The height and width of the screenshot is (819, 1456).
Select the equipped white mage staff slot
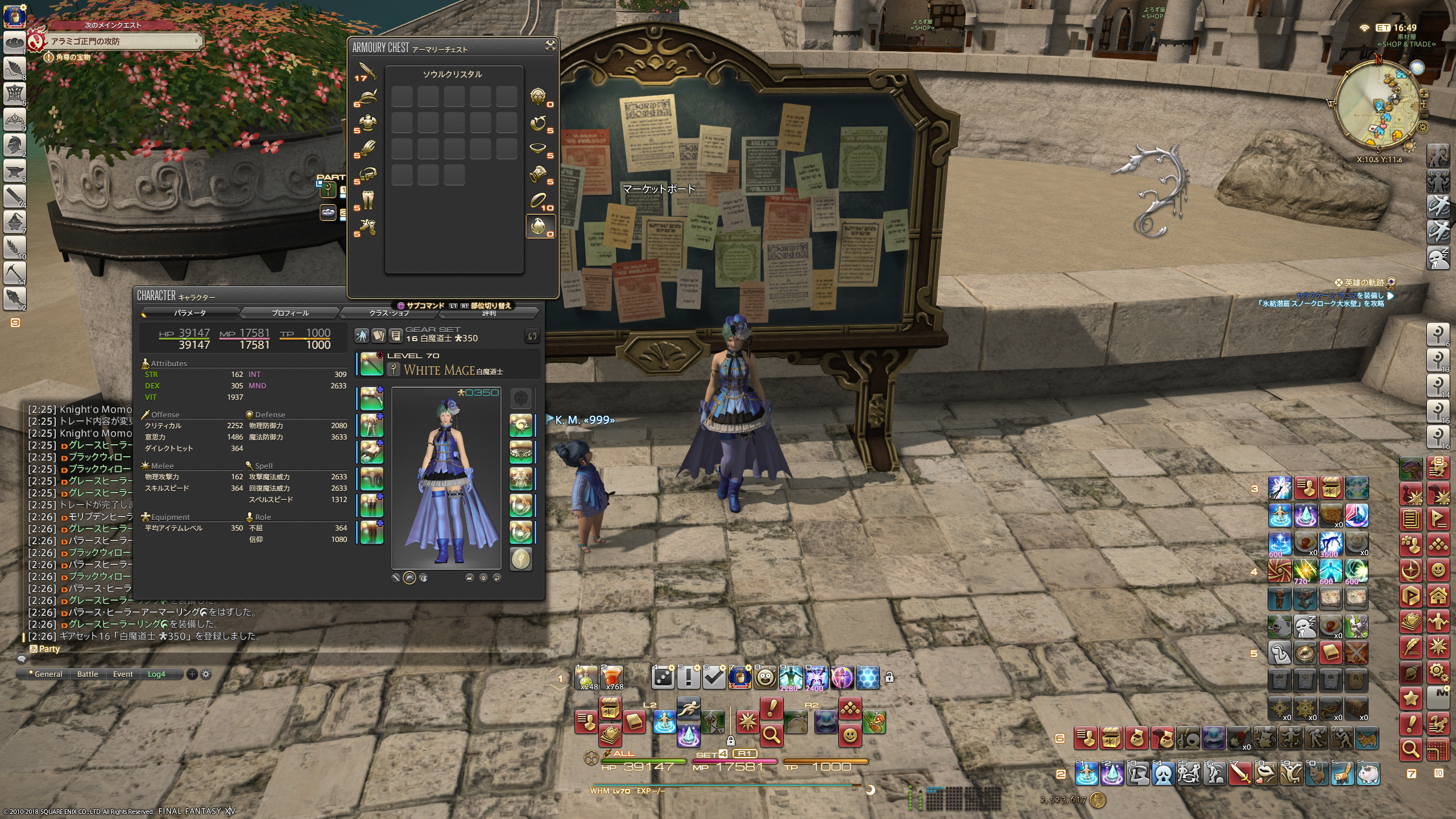tap(371, 364)
